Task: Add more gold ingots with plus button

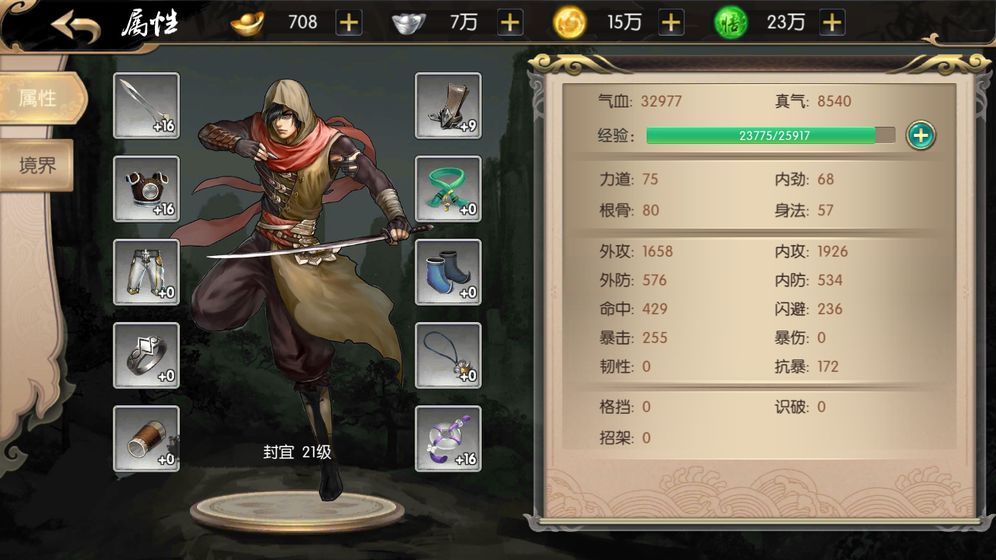Action: [349, 23]
